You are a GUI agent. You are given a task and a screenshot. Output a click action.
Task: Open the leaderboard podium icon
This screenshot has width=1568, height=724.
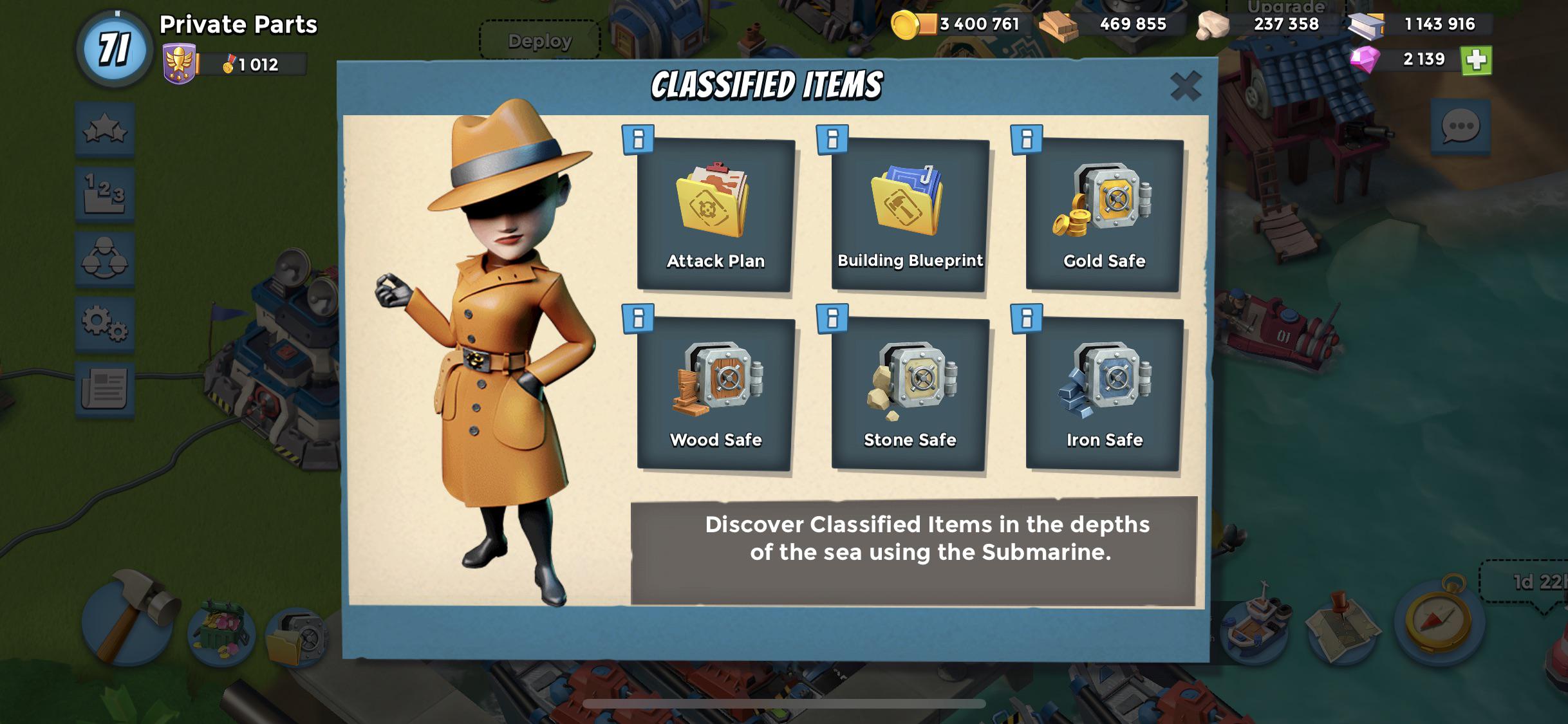105,194
